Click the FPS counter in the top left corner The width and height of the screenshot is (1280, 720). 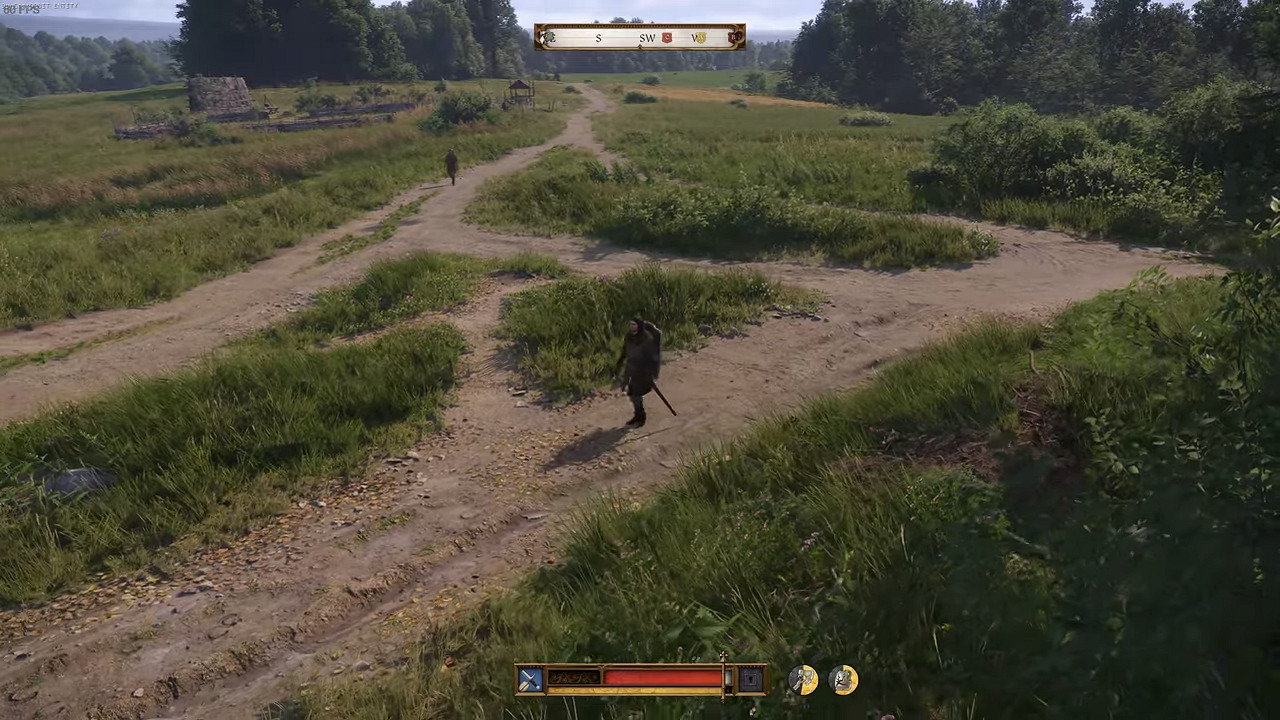point(22,8)
